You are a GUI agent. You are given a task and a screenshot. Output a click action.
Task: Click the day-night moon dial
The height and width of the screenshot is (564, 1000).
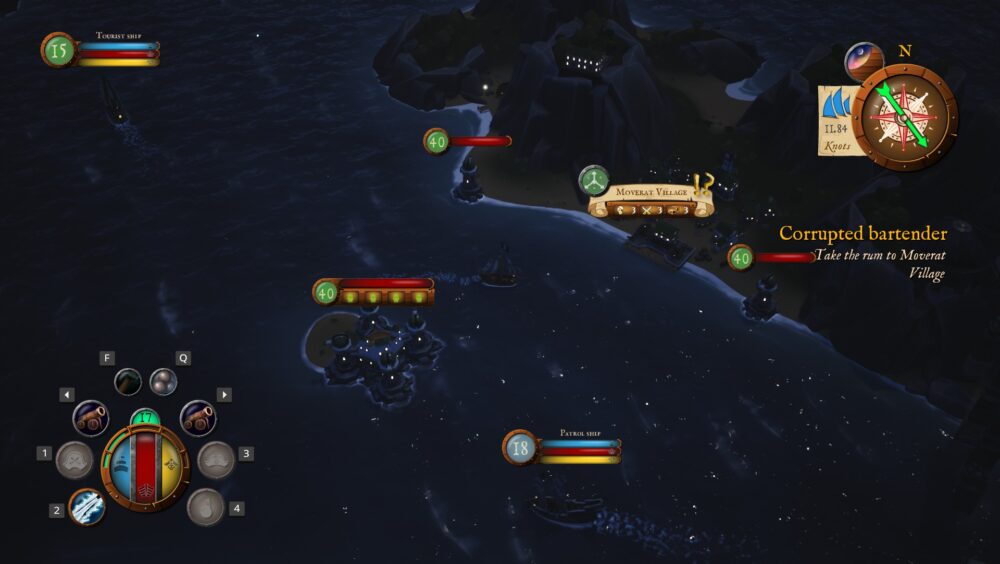click(862, 61)
